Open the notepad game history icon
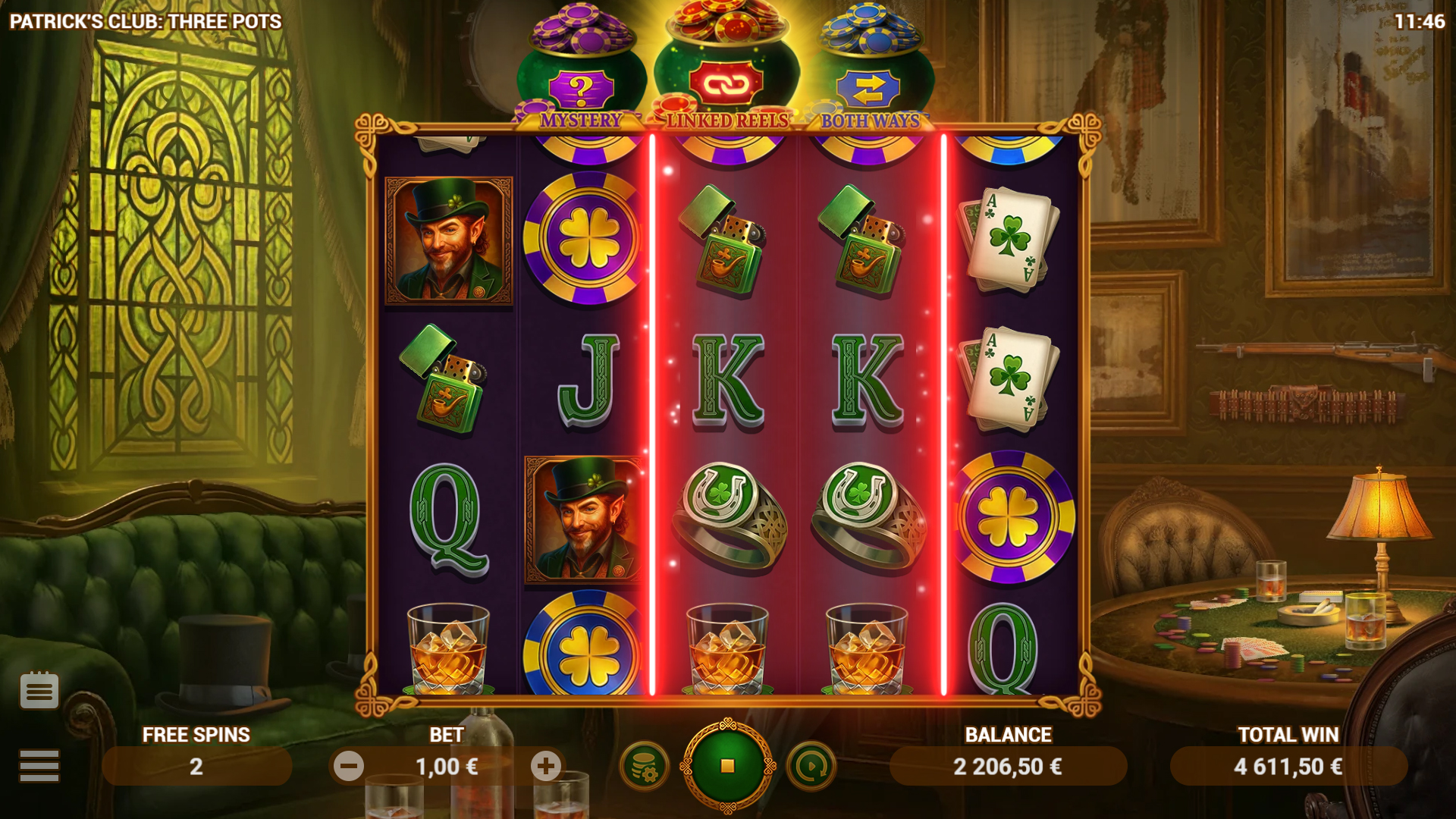This screenshot has height=819, width=1456. click(x=39, y=690)
